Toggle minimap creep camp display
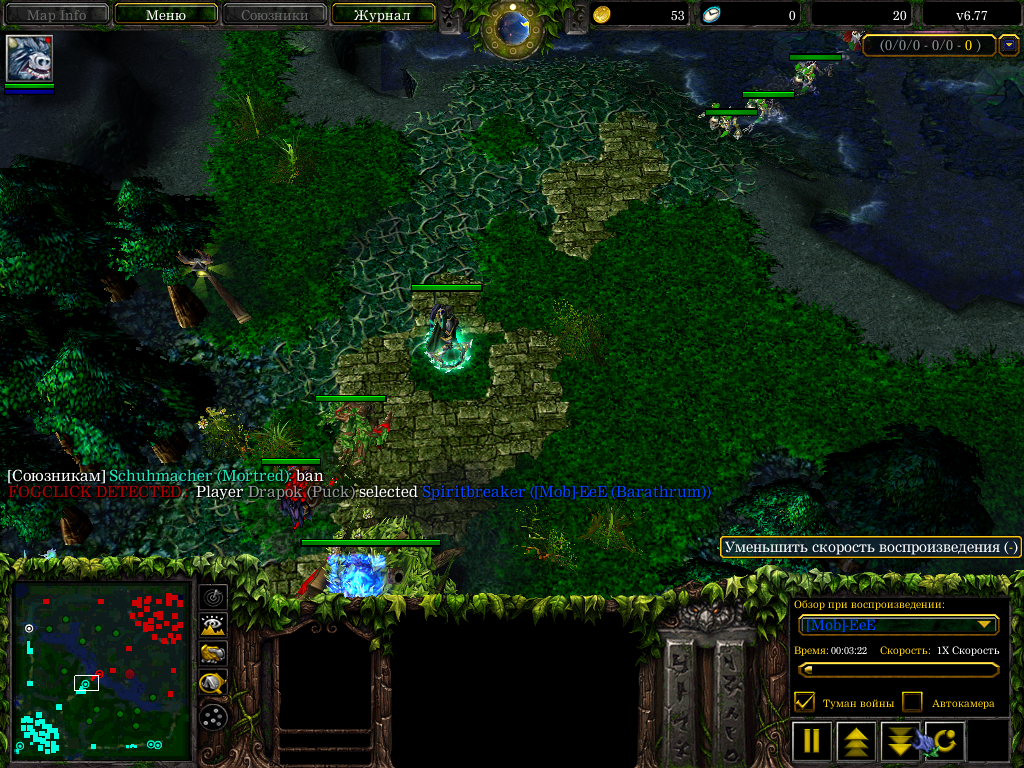The width and height of the screenshot is (1024, 768). 213,684
